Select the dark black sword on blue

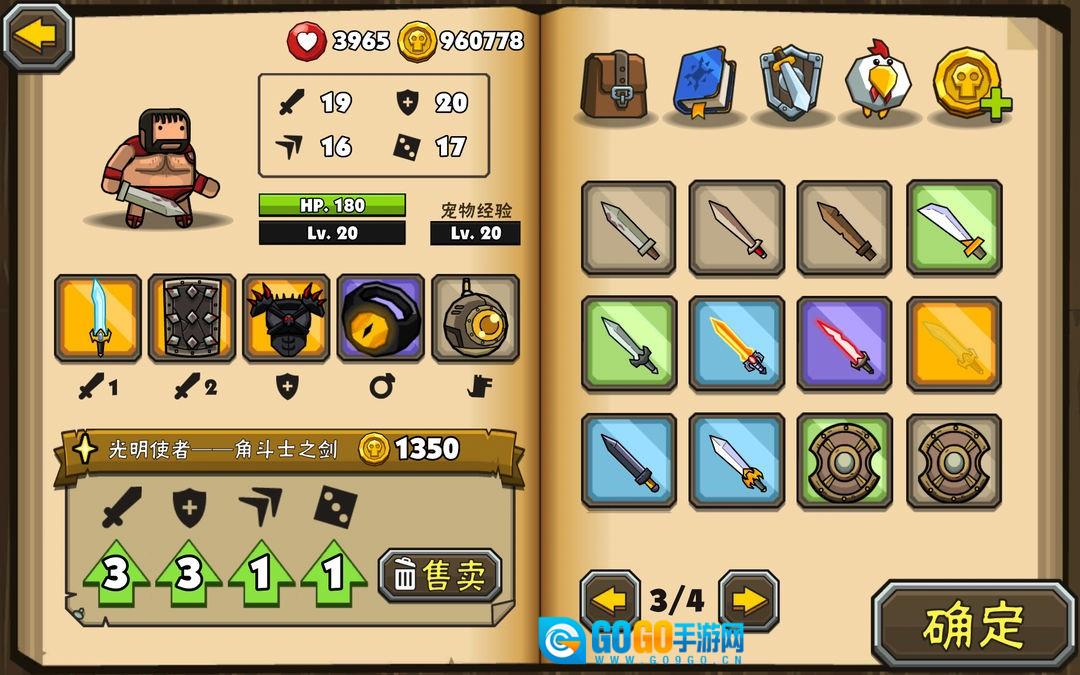coord(628,461)
